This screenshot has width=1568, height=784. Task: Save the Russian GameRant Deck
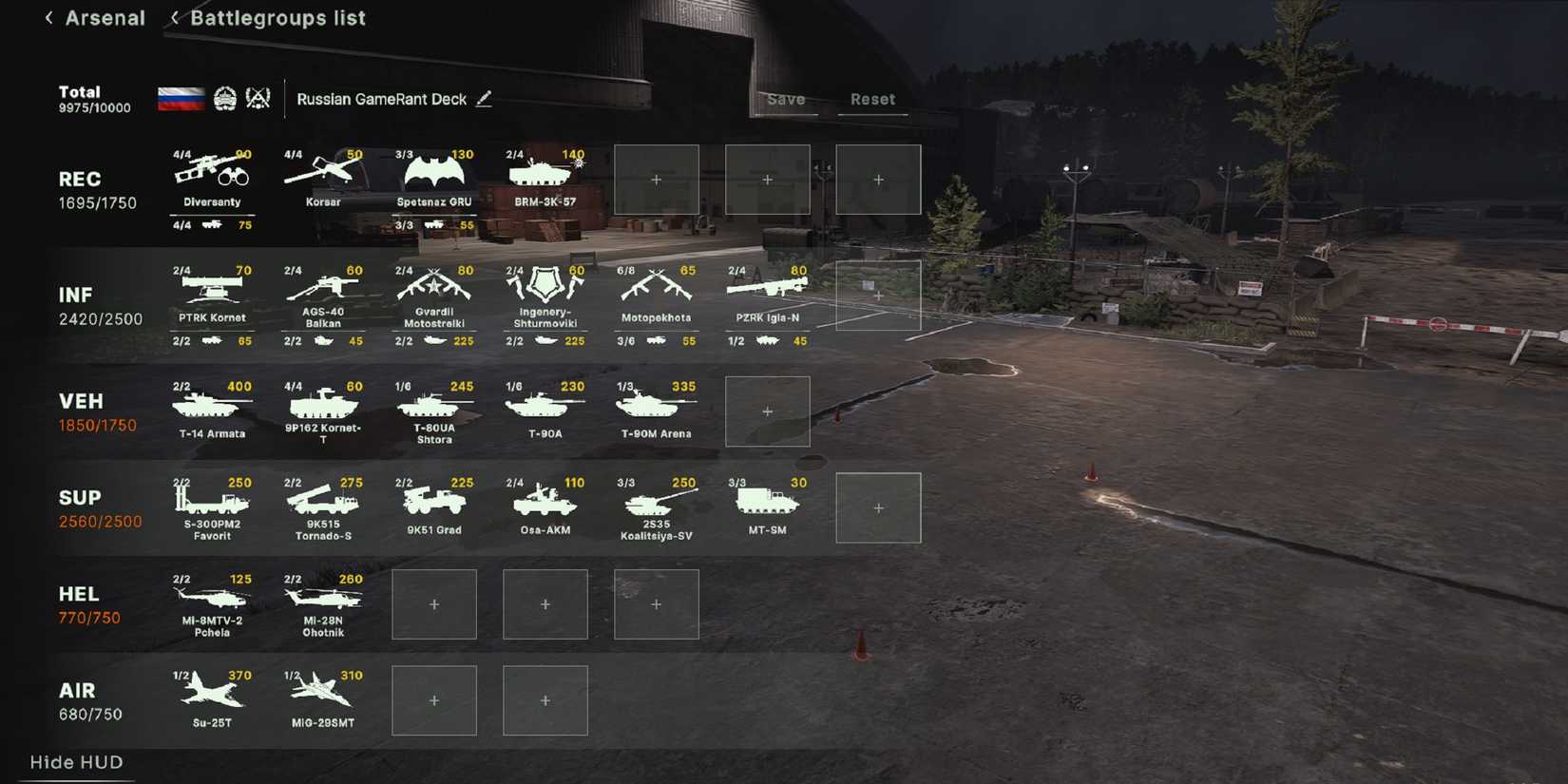pyautogui.click(x=786, y=98)
